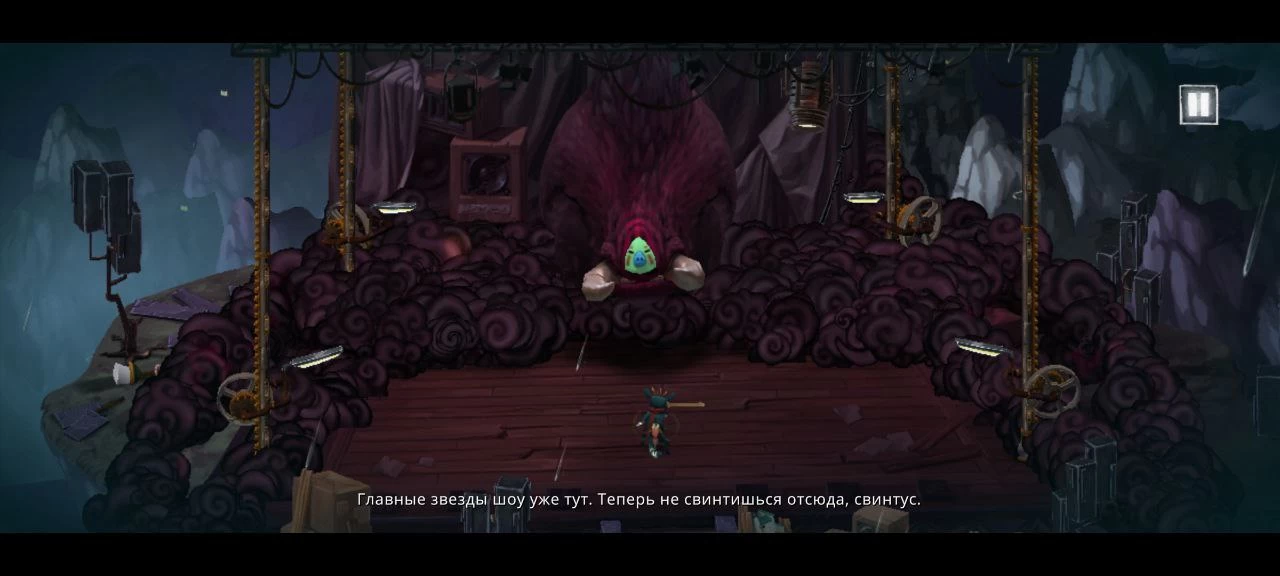Pause the game with the pause button

[1198, 104]
